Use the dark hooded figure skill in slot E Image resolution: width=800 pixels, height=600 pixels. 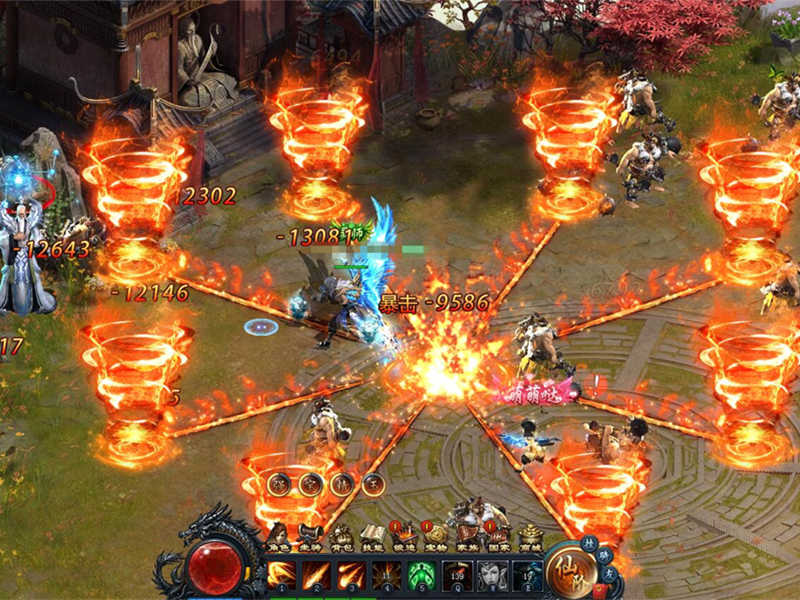tap(527, 575)
